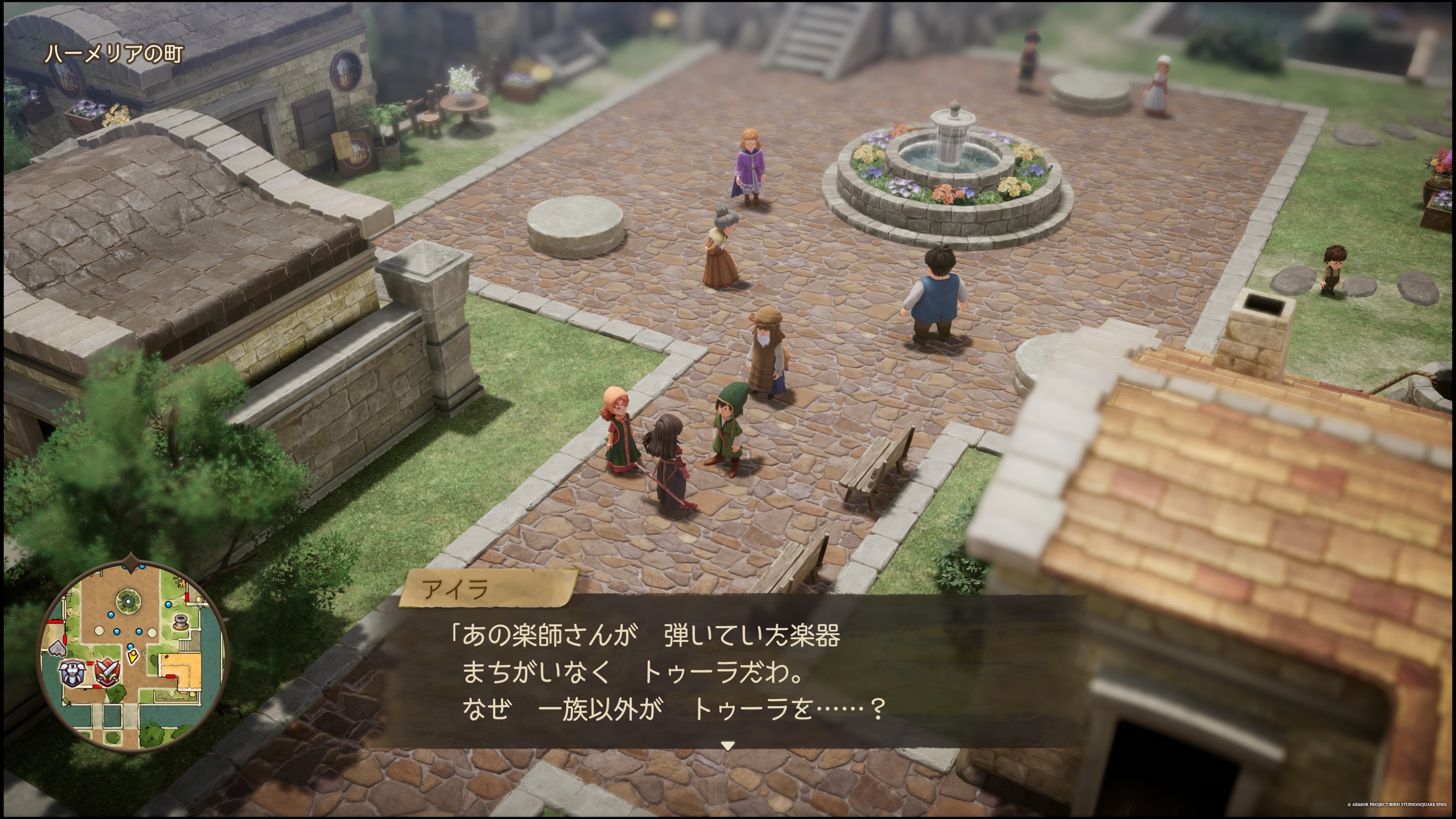1456x819 pixels.
Task: Select the armour shop icon on the minimap
Action: coord(73,674)
